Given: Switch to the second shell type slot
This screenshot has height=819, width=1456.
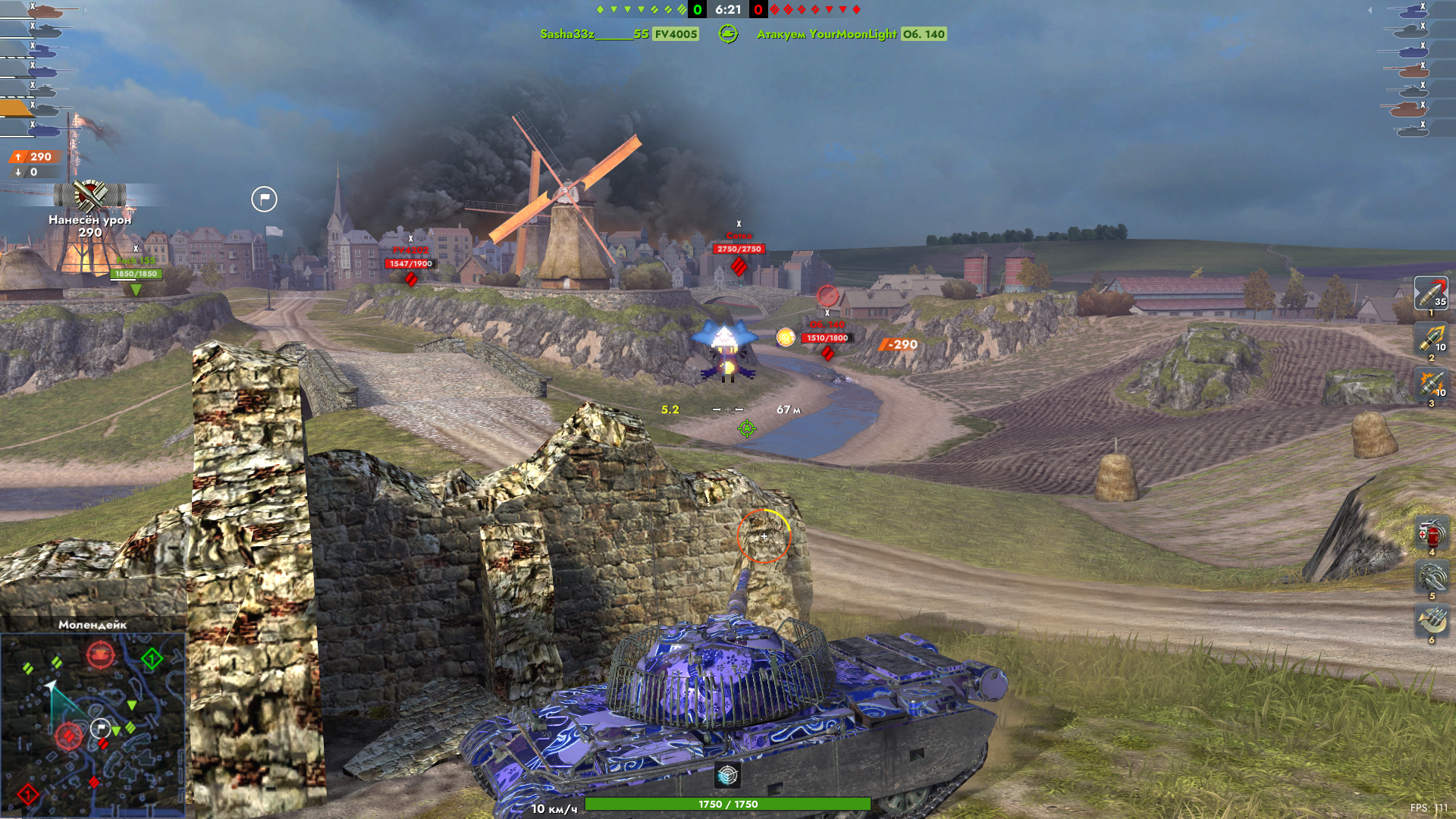Looking at the screenshot, I should [1430, 339].
